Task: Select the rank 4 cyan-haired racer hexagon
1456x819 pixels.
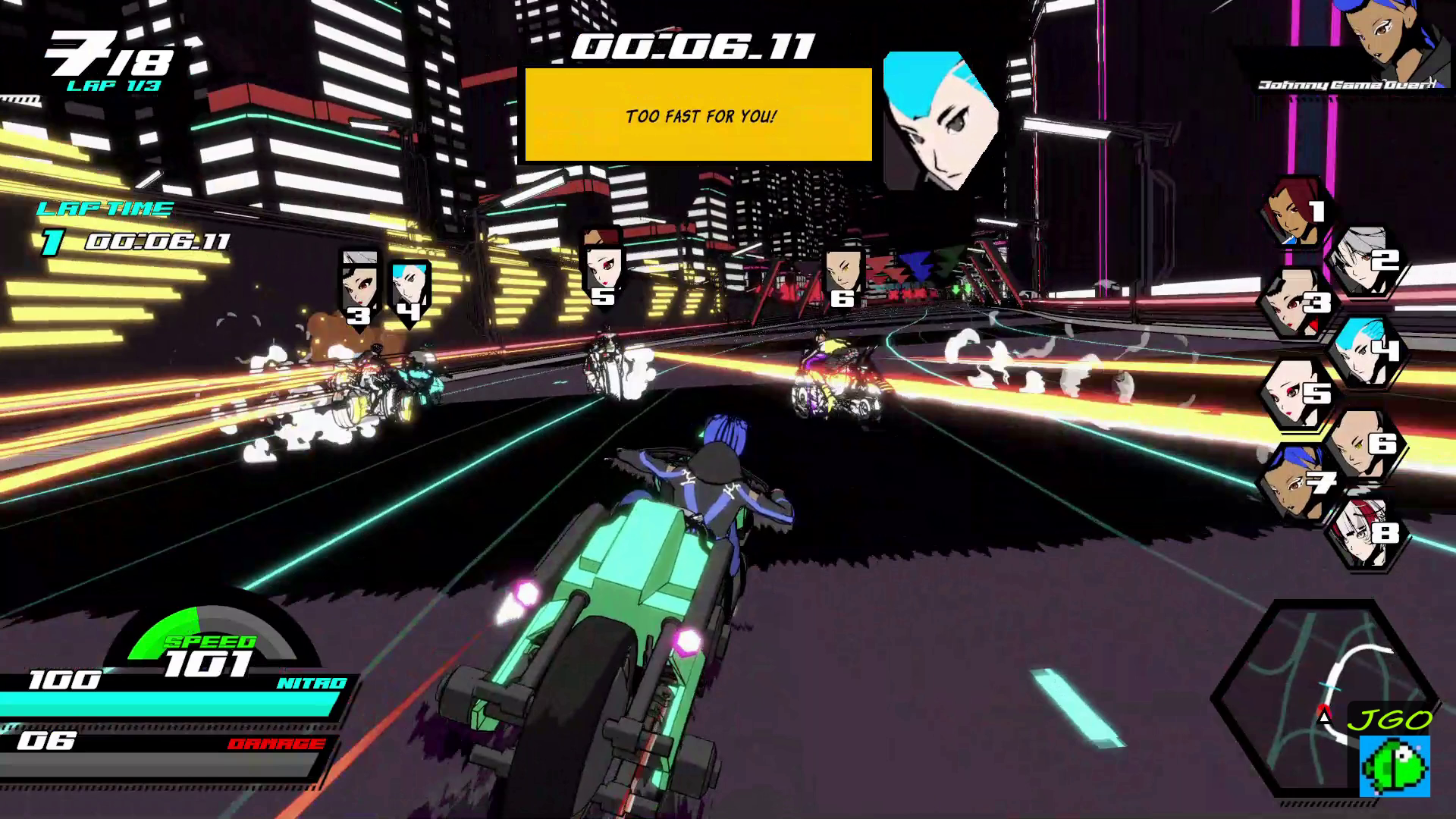Action: click(1367, 350)
